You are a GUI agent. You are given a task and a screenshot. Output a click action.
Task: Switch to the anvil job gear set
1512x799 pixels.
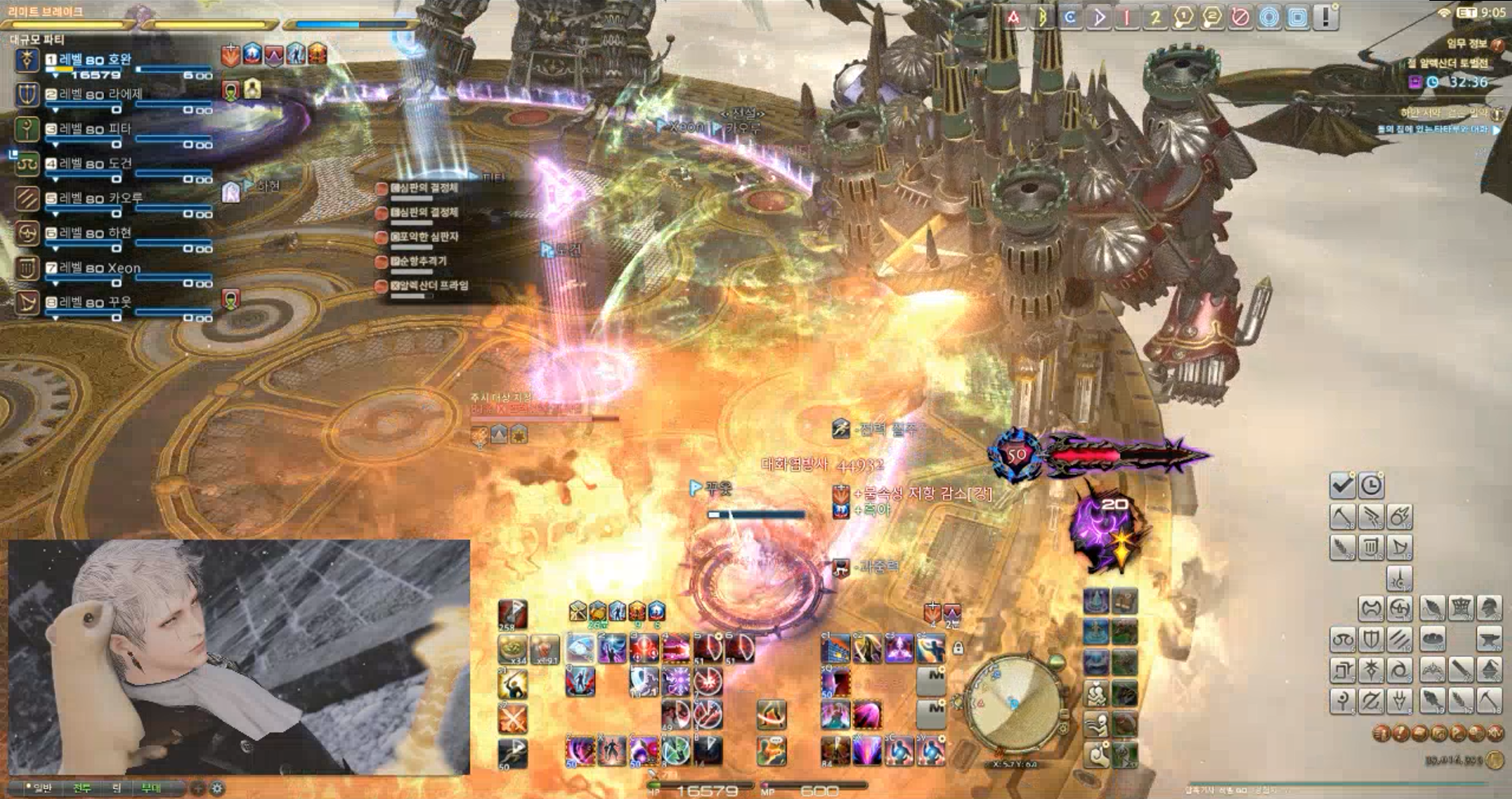click(x=1489, y=639)
